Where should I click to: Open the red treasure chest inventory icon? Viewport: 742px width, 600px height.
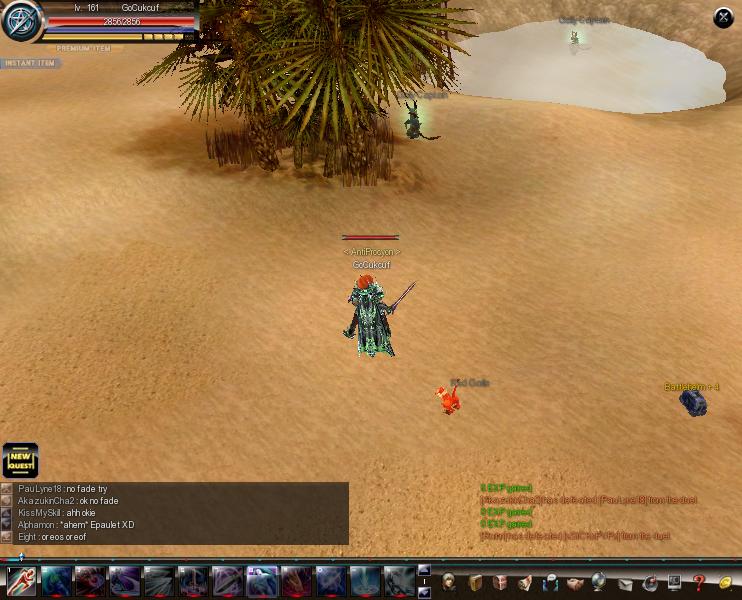click(x=500, y=582)
